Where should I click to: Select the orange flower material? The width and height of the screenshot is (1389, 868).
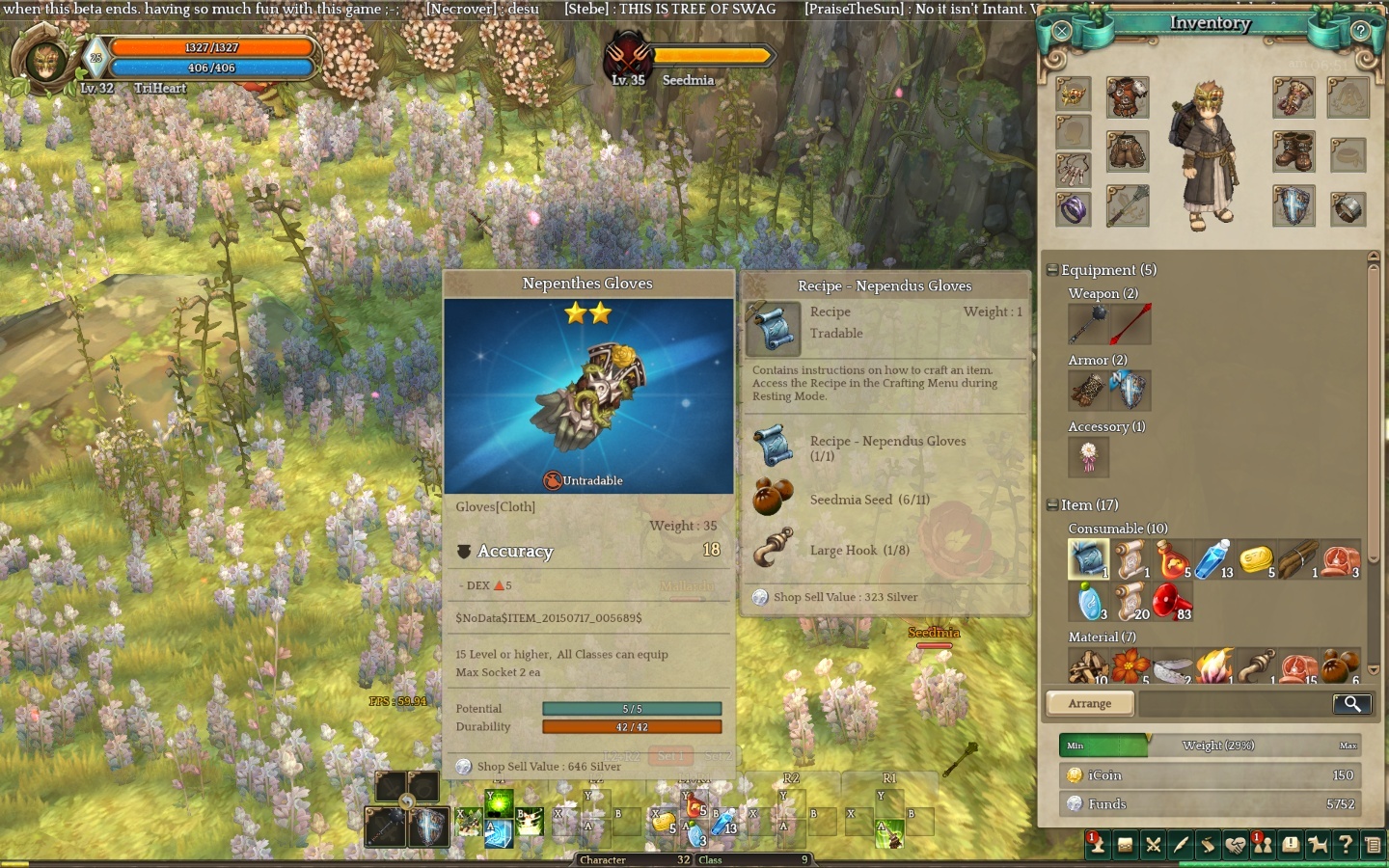[x=1129, y=666]
